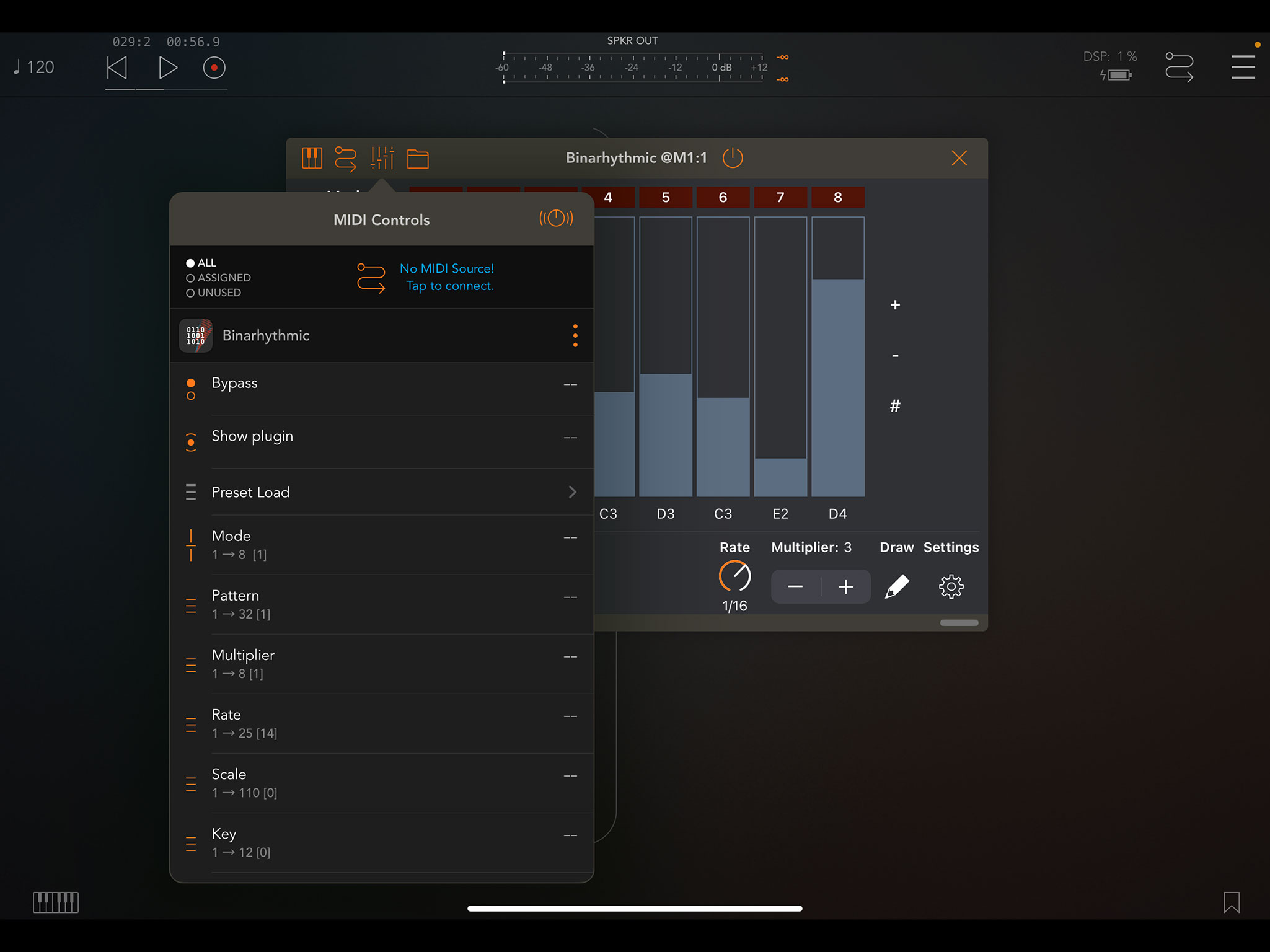
Task: Toggle the plugin power button next to title
Action: [733, 157]
